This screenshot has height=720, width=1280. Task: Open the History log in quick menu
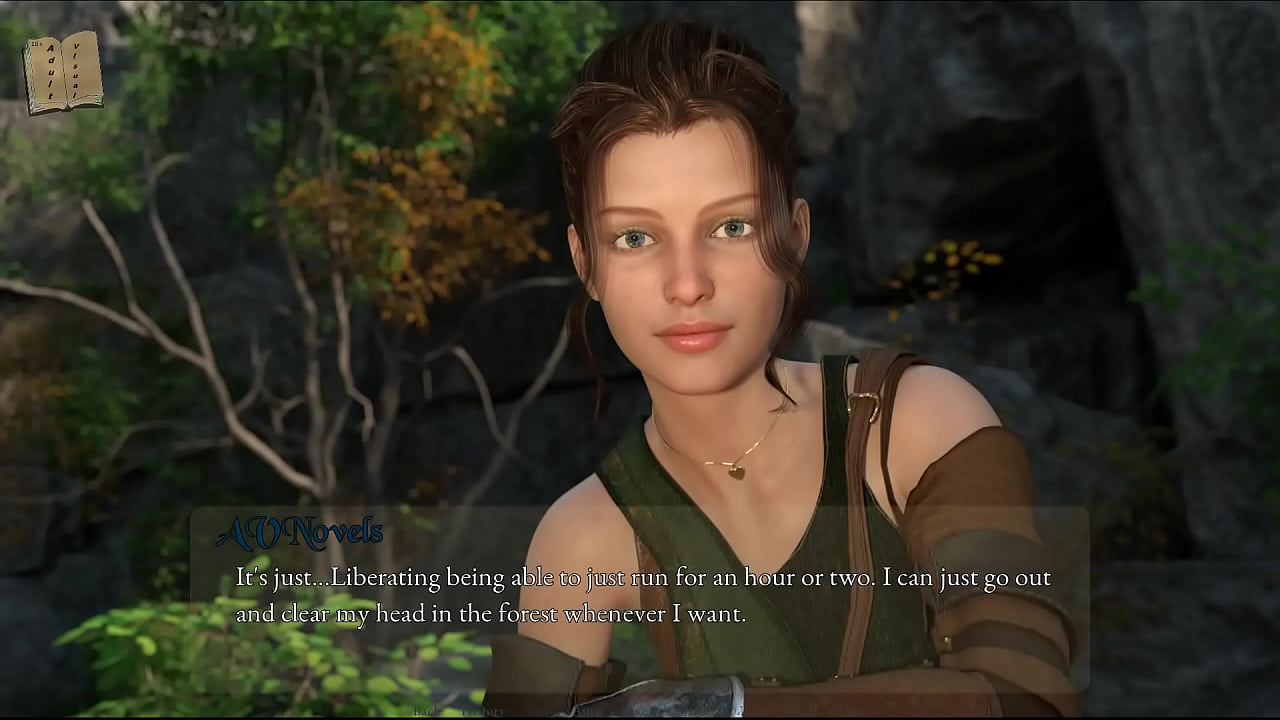pyautogui.click(x=483, y=711)
